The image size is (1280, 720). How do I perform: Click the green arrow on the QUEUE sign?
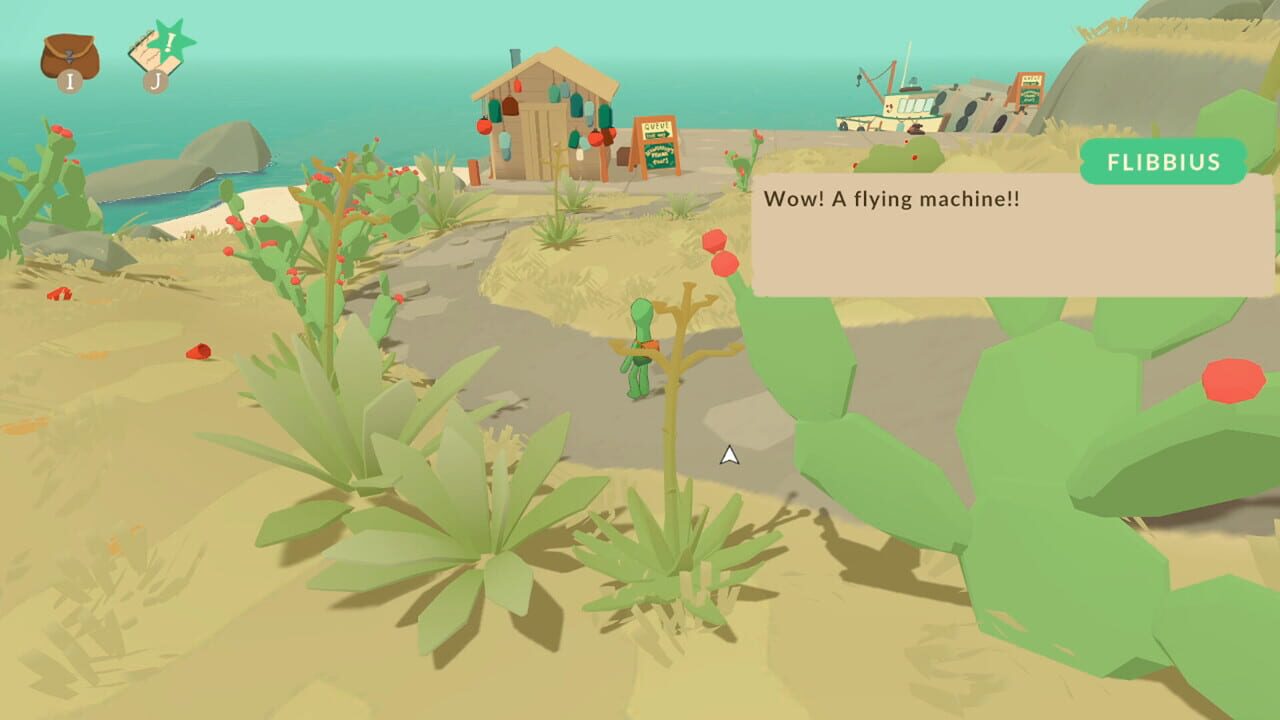659,132
